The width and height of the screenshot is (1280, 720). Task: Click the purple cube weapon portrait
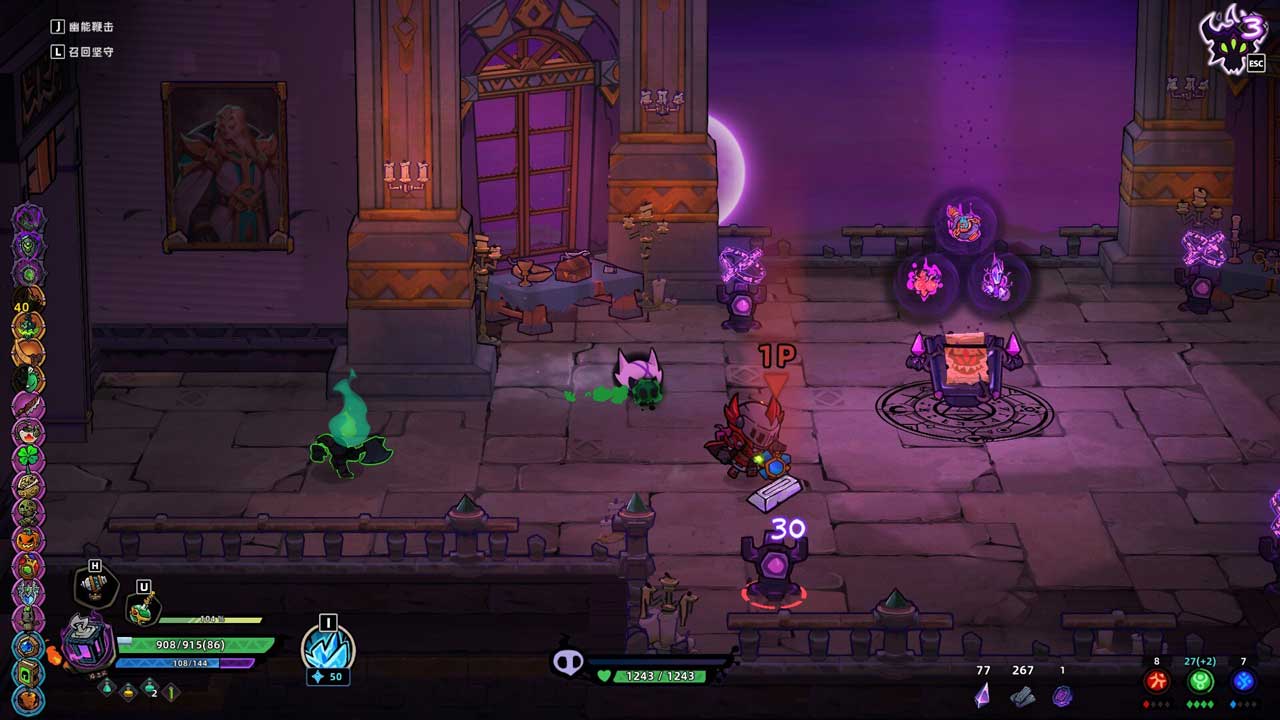[x=88, y=642]
